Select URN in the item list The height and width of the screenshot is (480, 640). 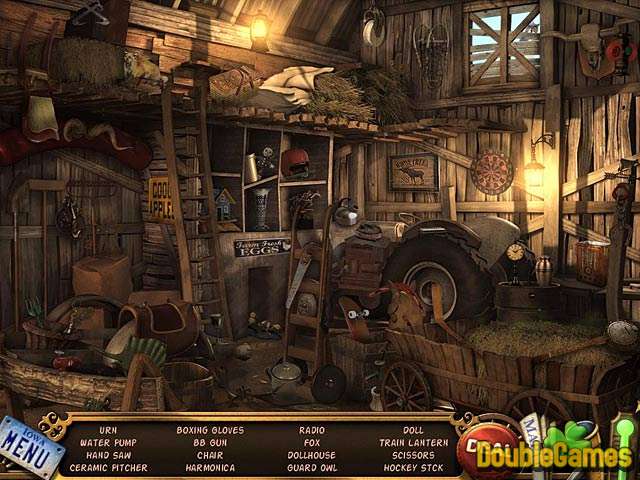click(x=108, y=429)
